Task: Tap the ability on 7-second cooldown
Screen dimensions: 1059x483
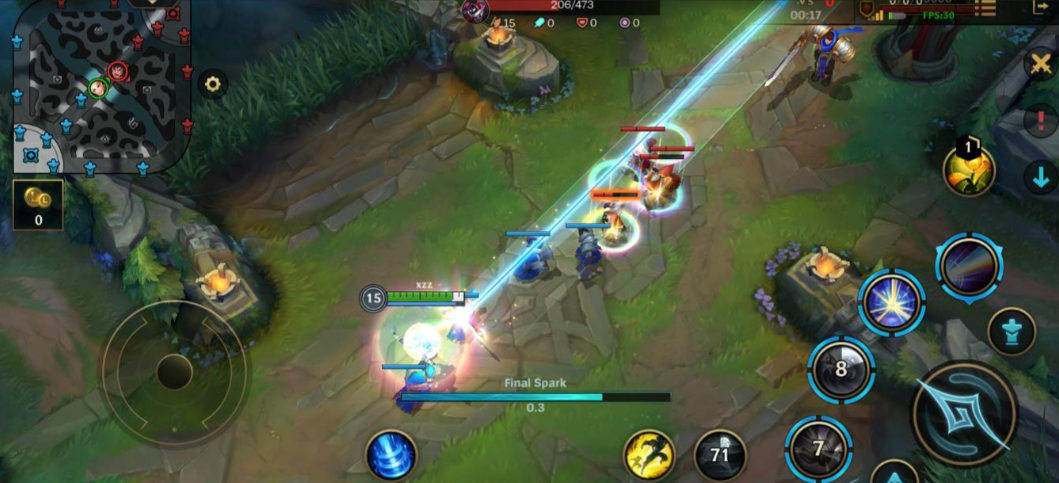Action: [x=818, y=449]
